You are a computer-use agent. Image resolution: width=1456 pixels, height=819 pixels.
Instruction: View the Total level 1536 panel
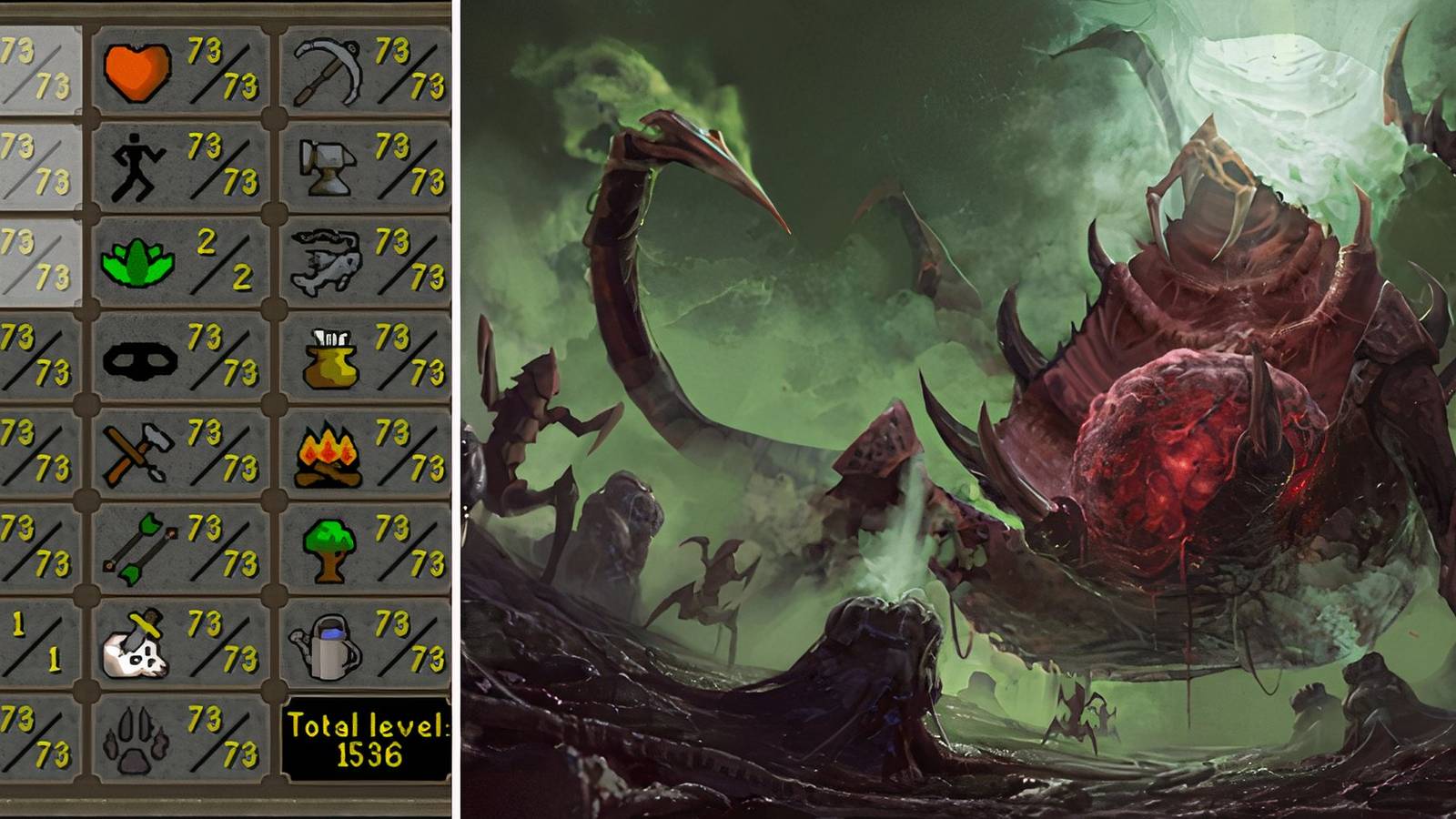pyautogui.click(x=369, y=737)
